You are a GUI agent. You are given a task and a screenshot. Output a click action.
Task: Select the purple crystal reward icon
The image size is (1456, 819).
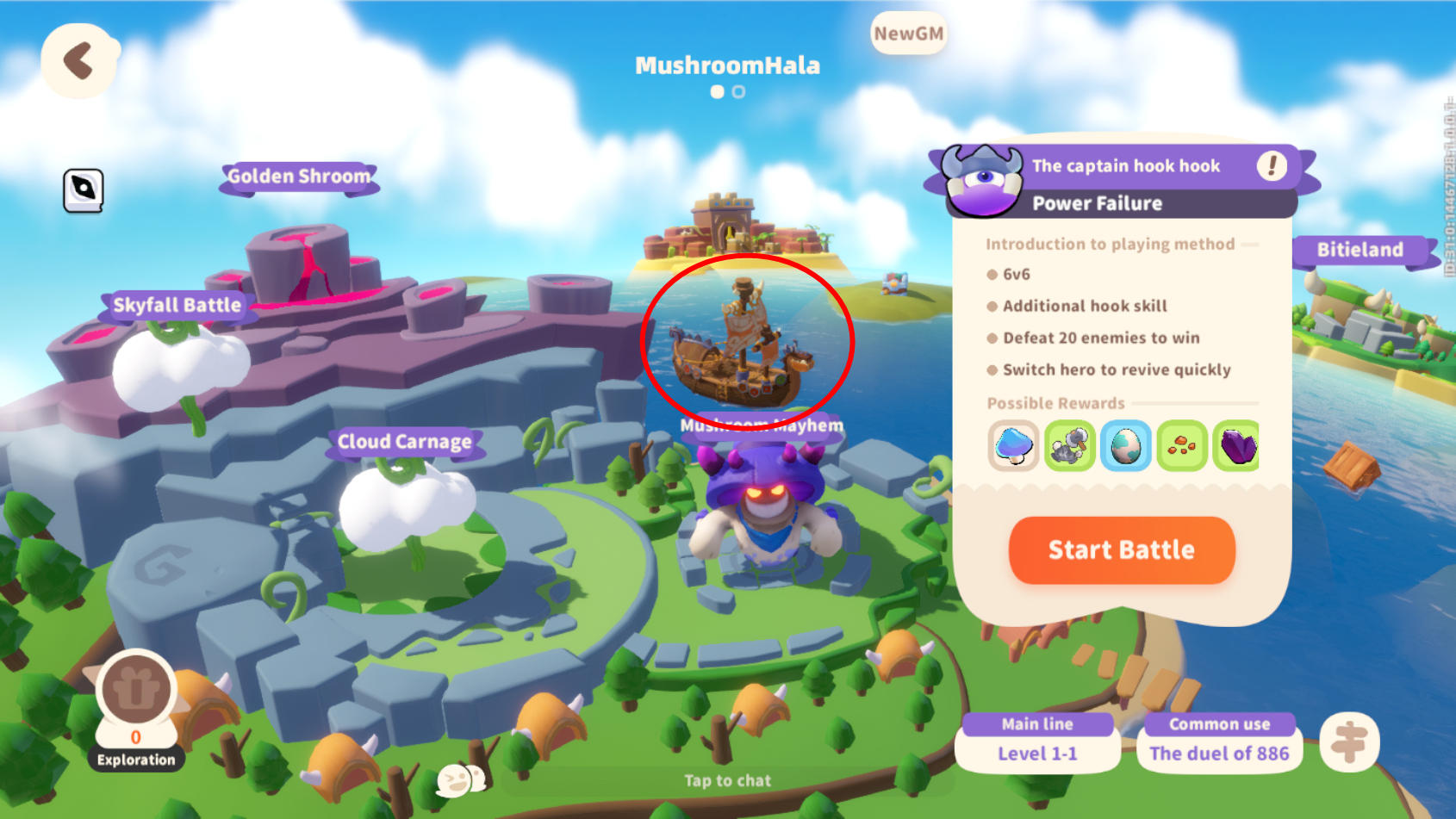1239,446
